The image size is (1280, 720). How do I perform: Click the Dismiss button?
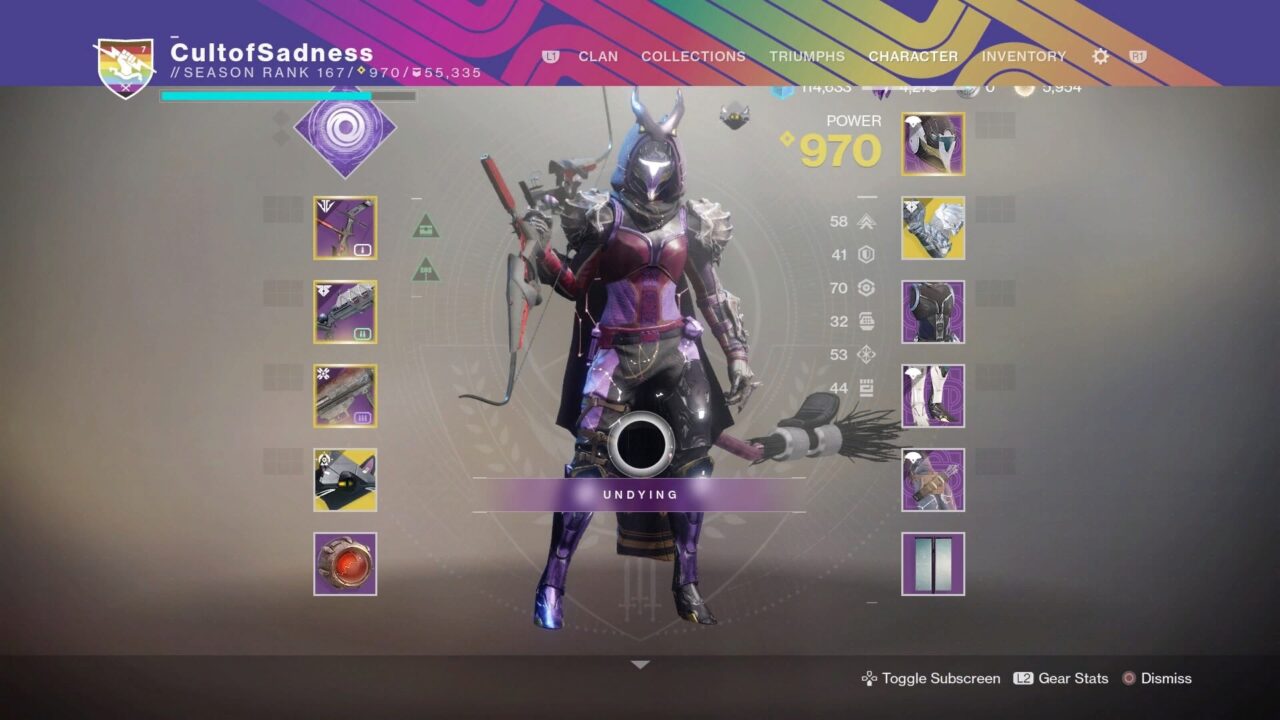1168,678
